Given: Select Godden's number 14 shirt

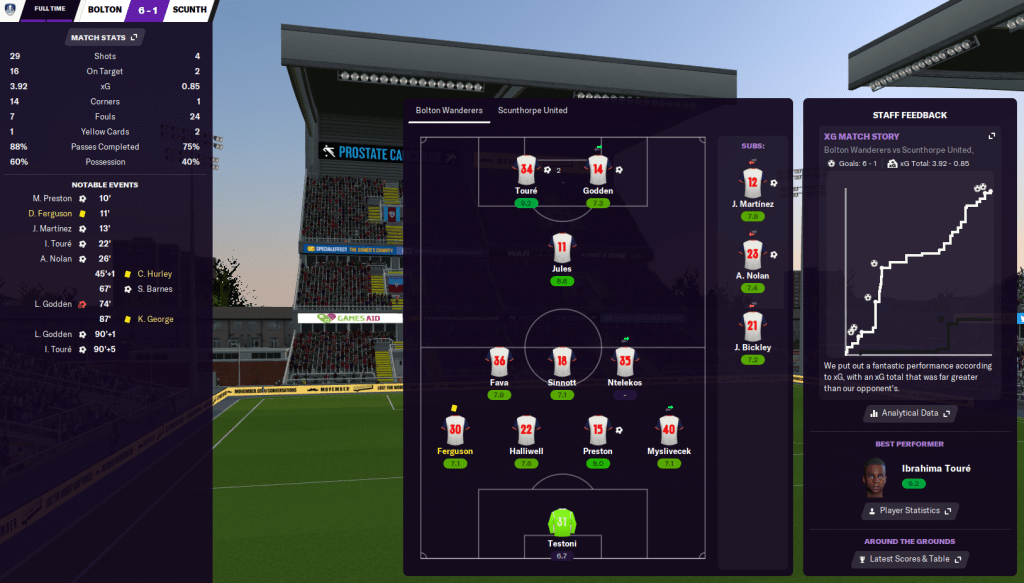Looking at the screenshot, I should coord(598,170).
